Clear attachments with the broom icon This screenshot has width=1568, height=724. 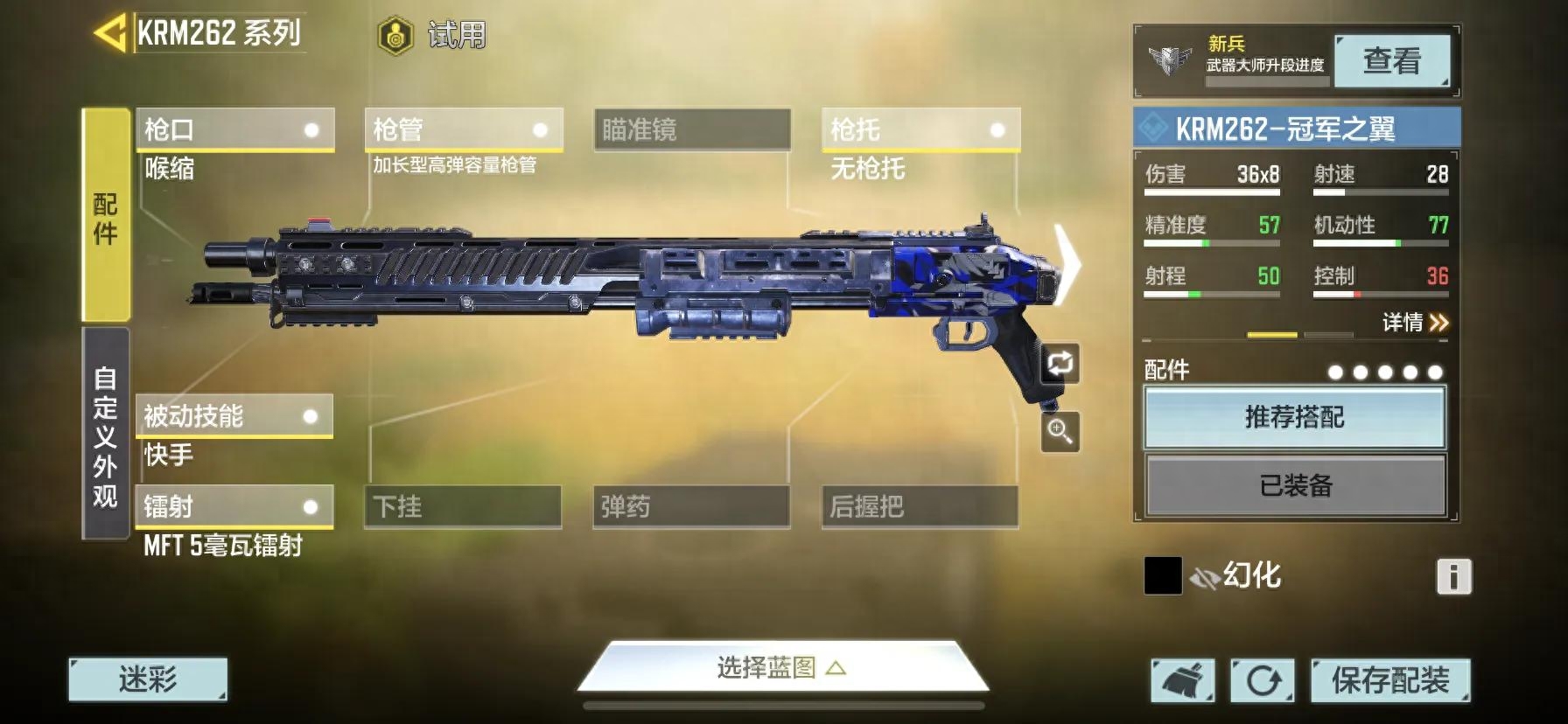(1182, 680)
